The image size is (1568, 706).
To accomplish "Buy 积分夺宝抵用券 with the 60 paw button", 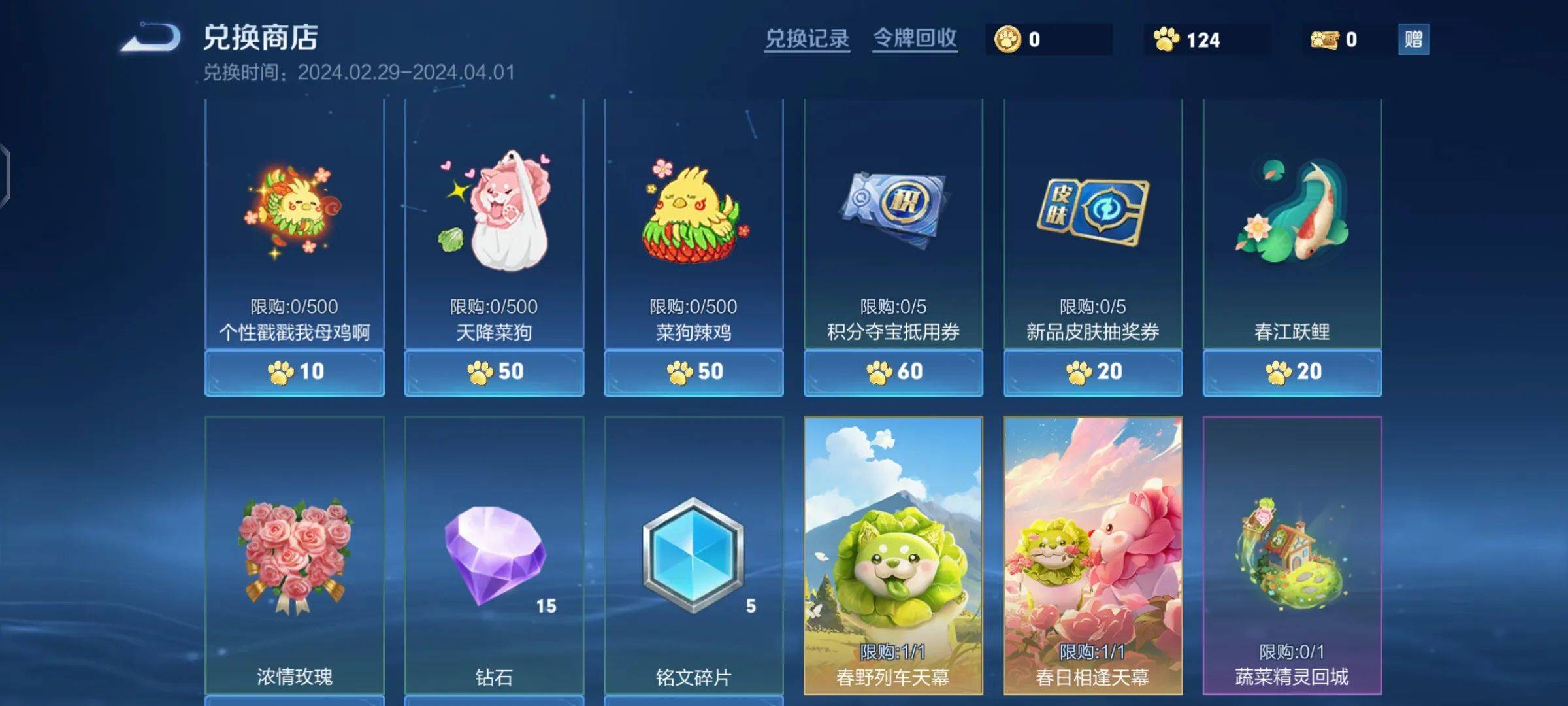I will tap(893, 372).
